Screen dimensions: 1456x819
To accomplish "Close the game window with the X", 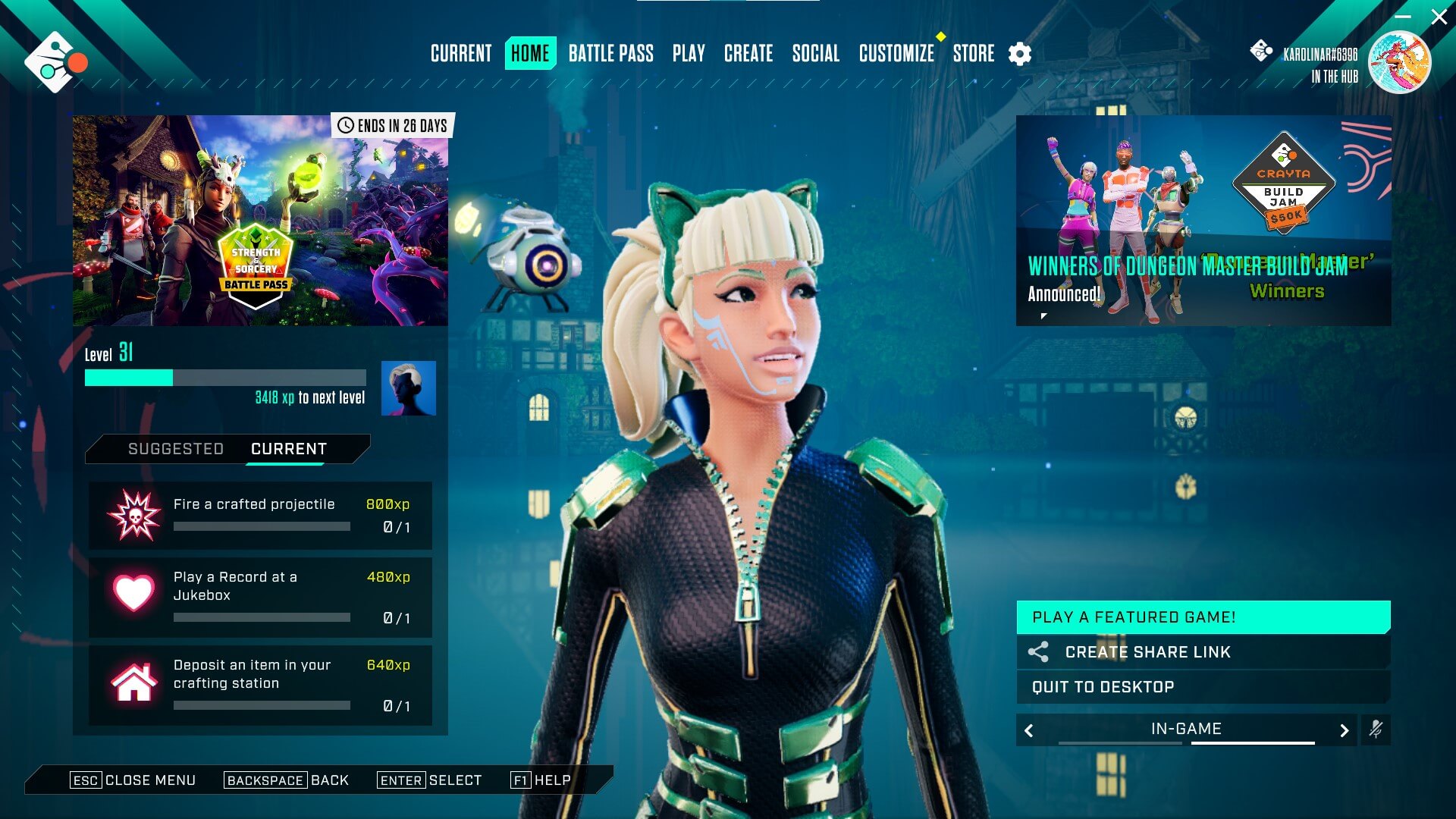I will (x=1439, y=17).
